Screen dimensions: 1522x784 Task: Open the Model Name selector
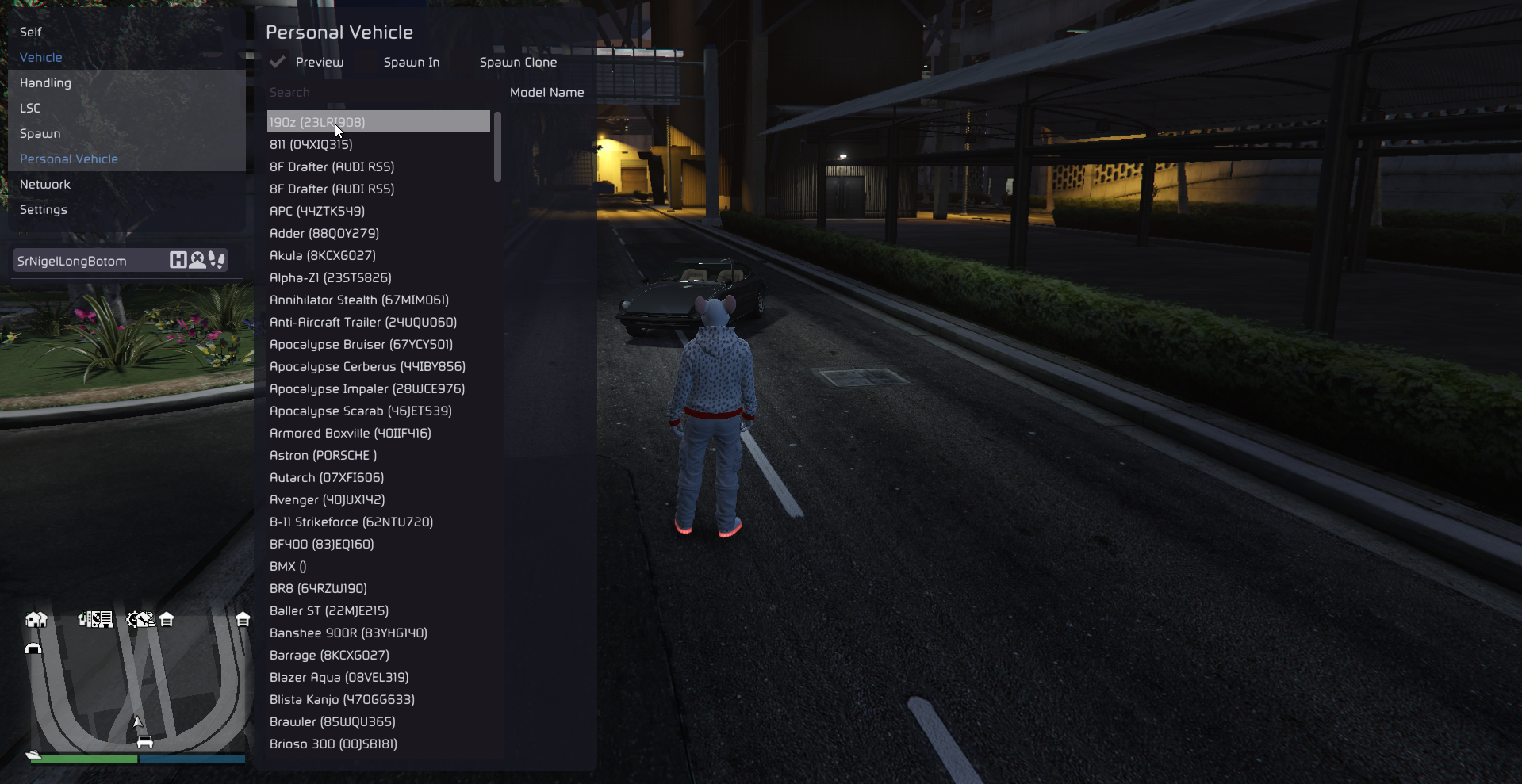click(x=547, y=92)
